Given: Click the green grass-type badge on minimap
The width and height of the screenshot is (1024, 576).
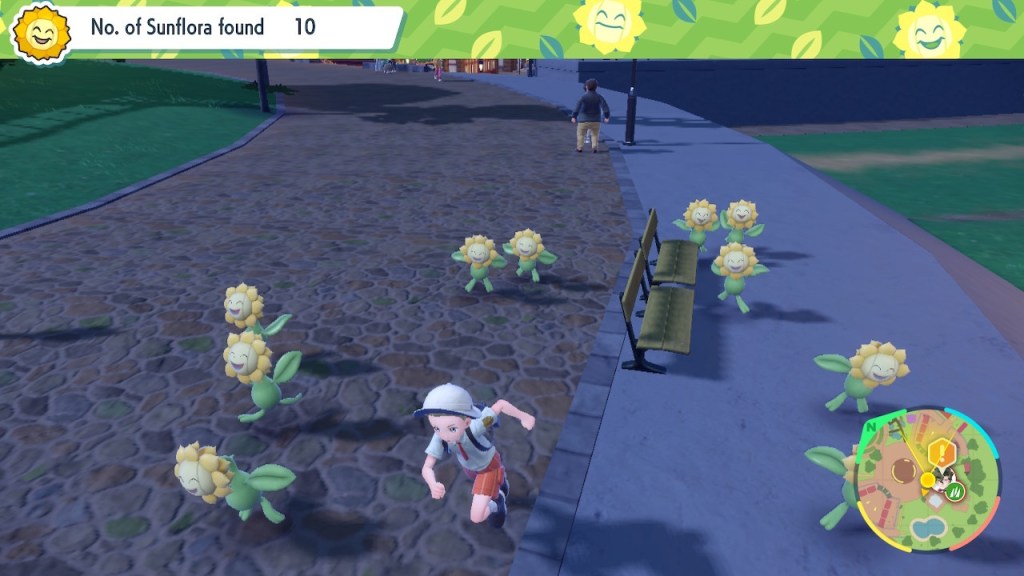Looking at the screenshot, I should point(955,491).
